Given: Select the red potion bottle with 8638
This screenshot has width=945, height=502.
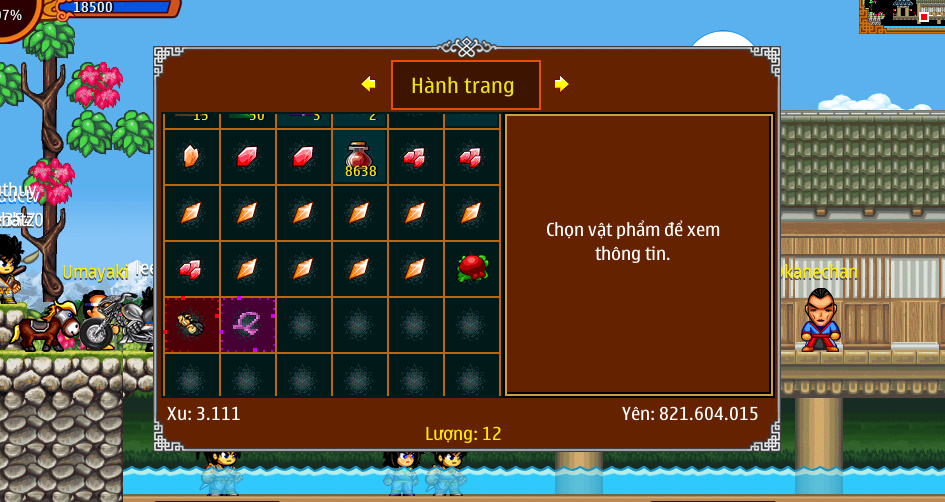Looking at the screenshot, I should (x=360, y=158).
